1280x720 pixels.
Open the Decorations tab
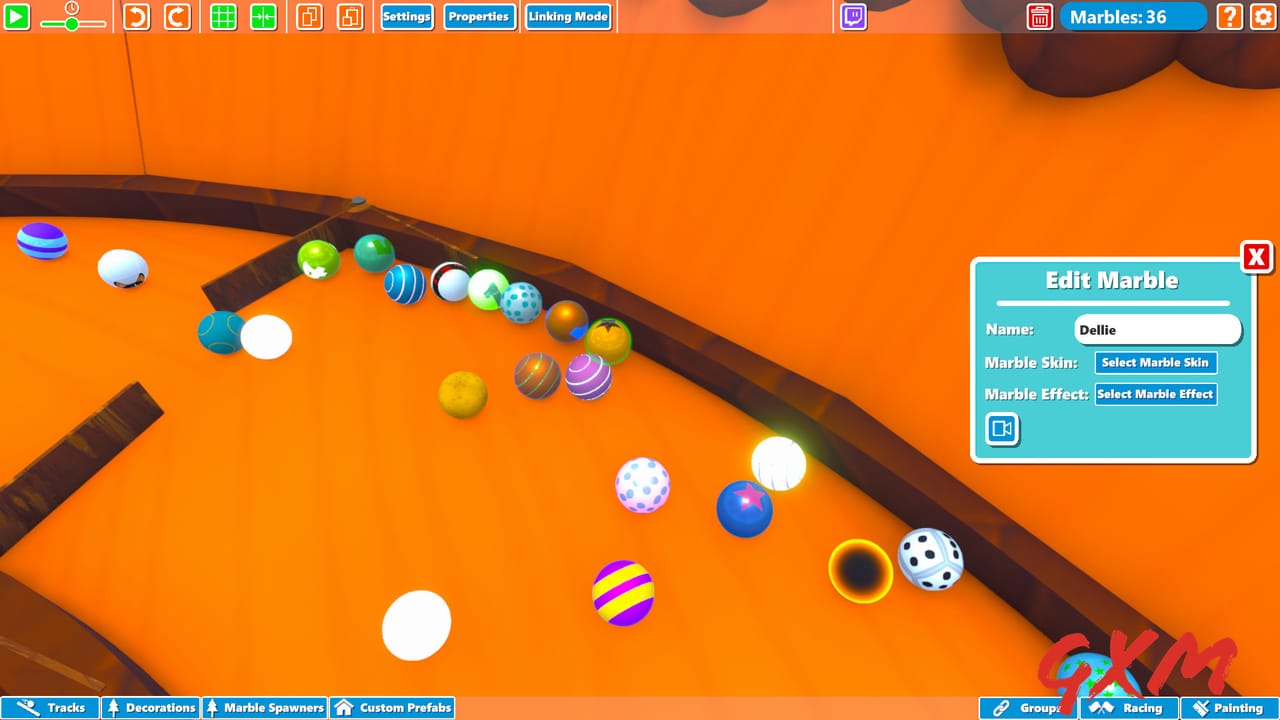click(149, 707)
